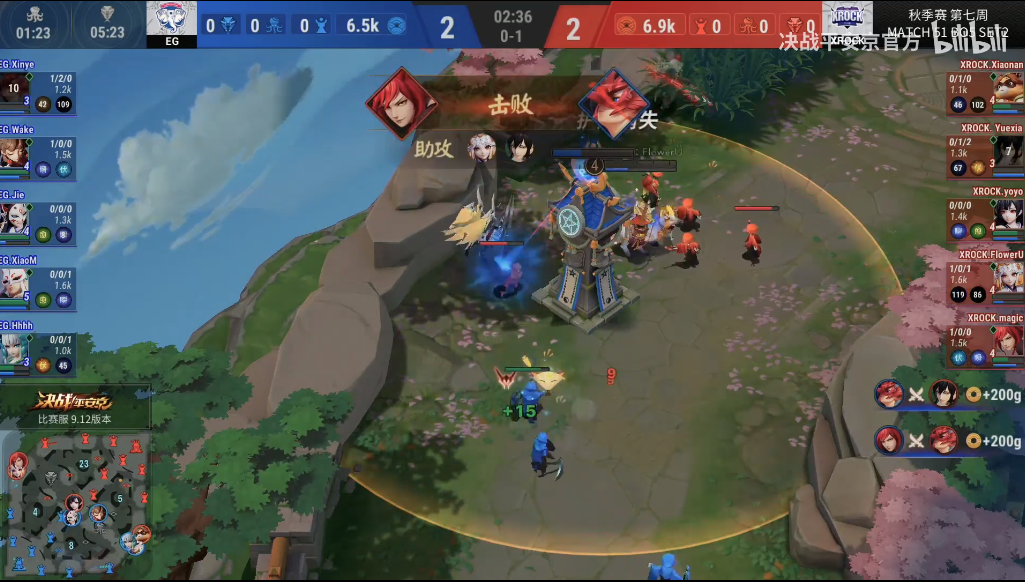1025x582 pixels.
Task: Click the EG team logo
Action: pyautogui.click(x=170, y=21)
